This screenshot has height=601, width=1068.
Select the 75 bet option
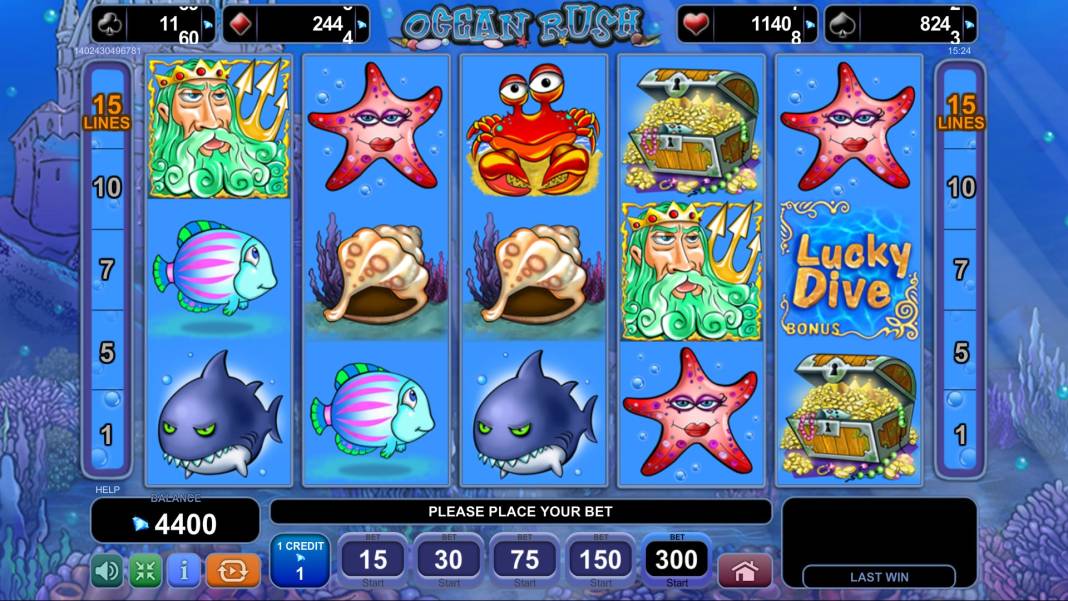(525, 561)
